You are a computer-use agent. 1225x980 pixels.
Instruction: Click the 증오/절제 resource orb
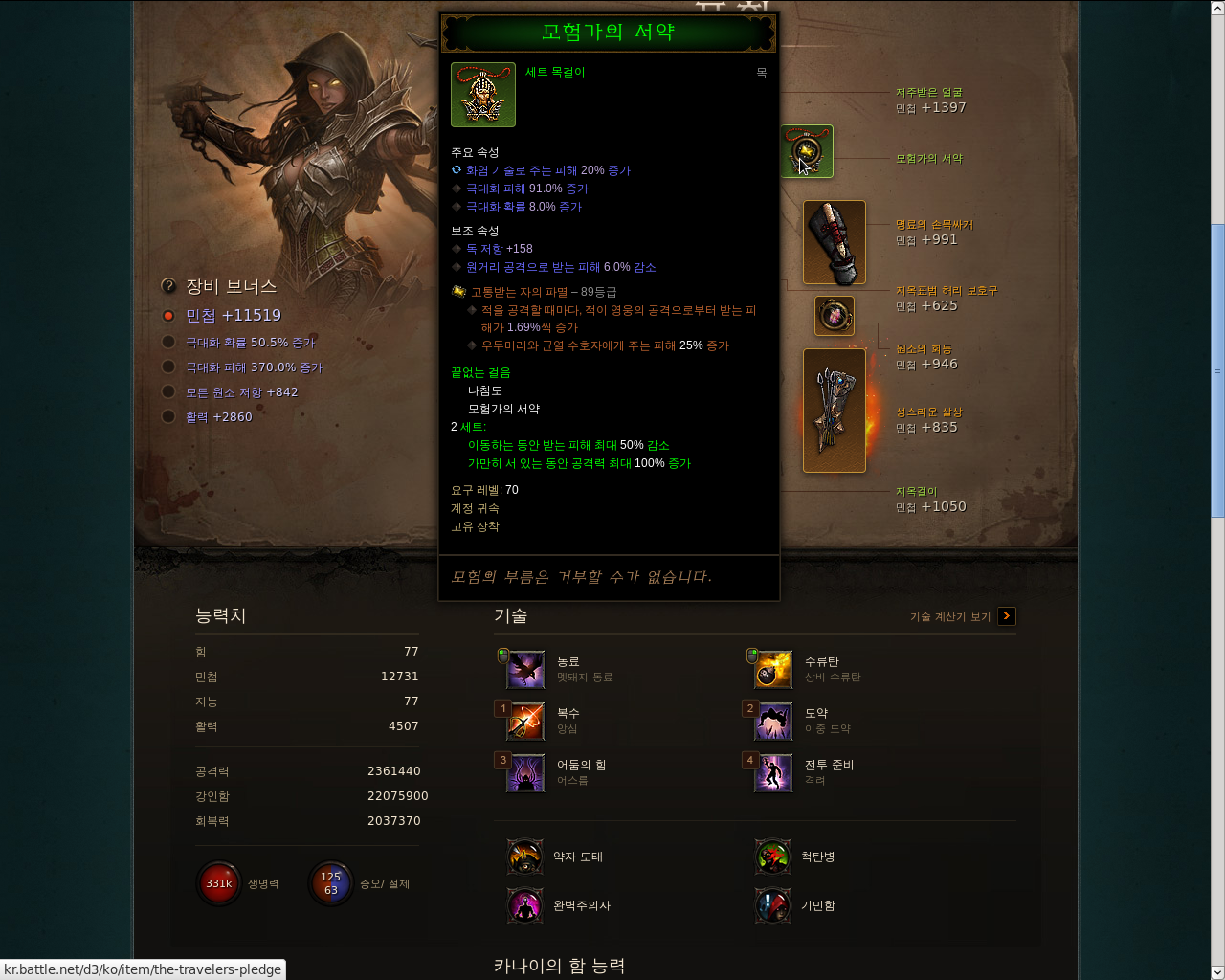330,882
